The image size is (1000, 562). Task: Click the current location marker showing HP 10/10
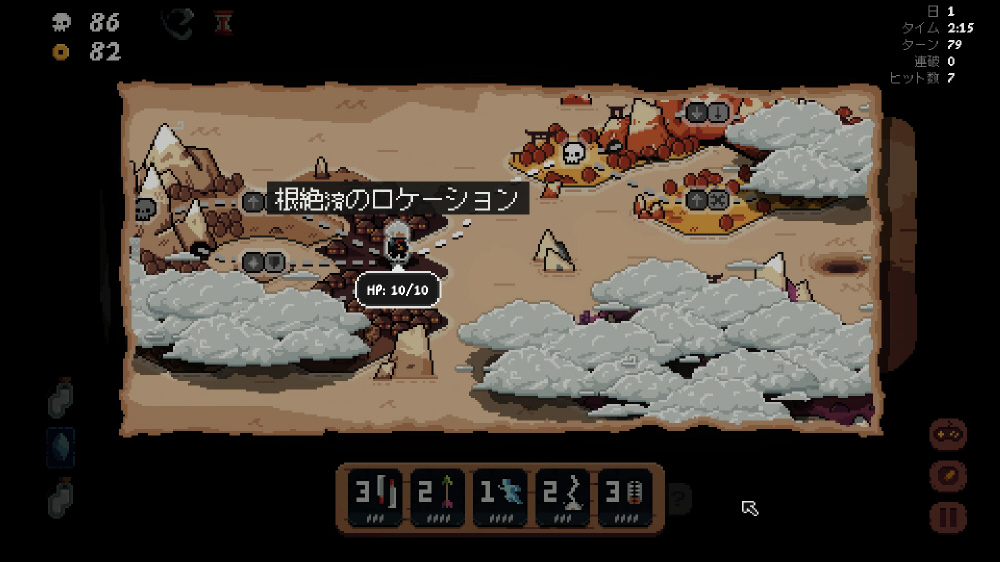397,244
